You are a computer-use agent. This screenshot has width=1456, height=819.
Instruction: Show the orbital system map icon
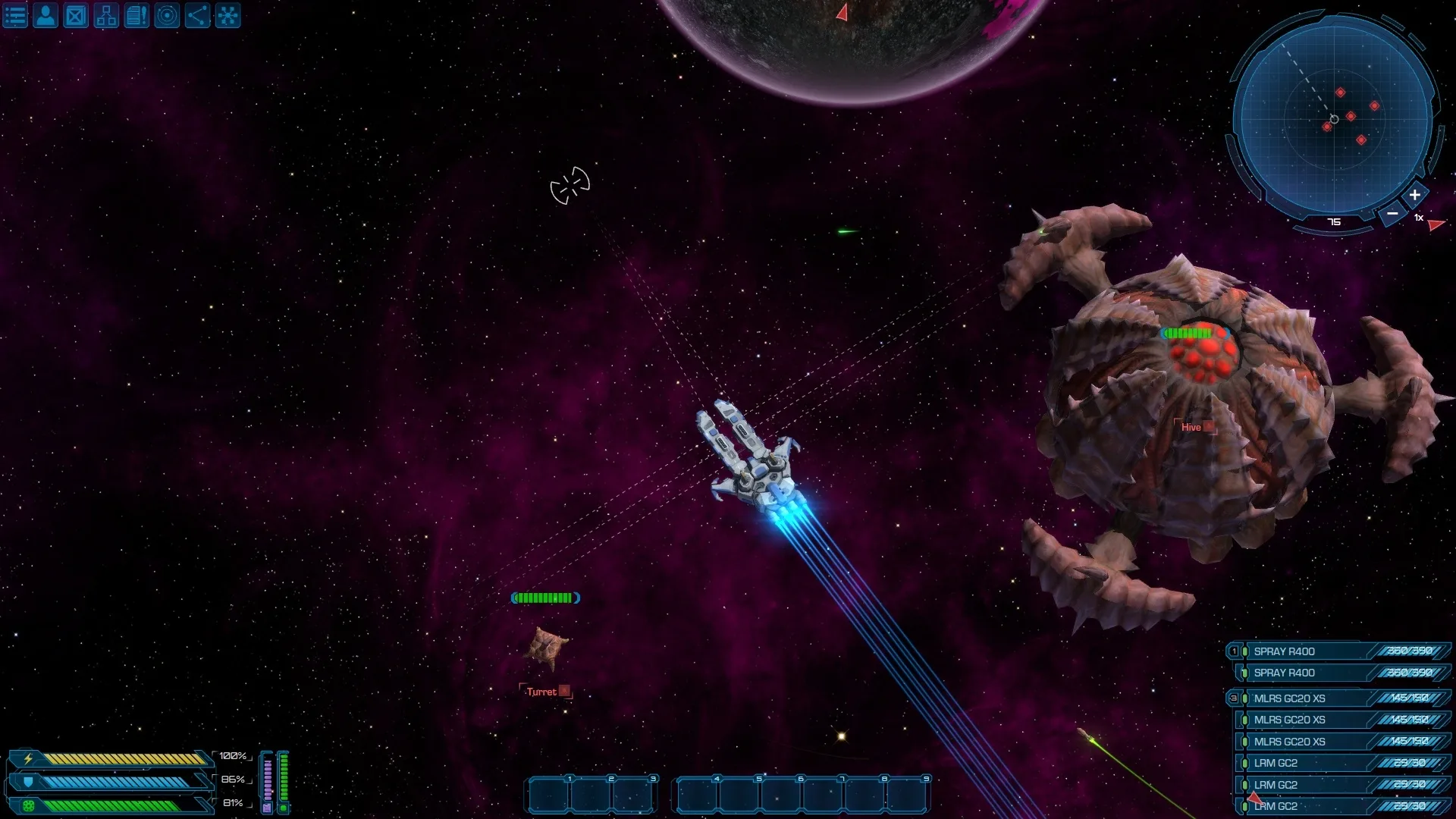click(x=167, y=15)
